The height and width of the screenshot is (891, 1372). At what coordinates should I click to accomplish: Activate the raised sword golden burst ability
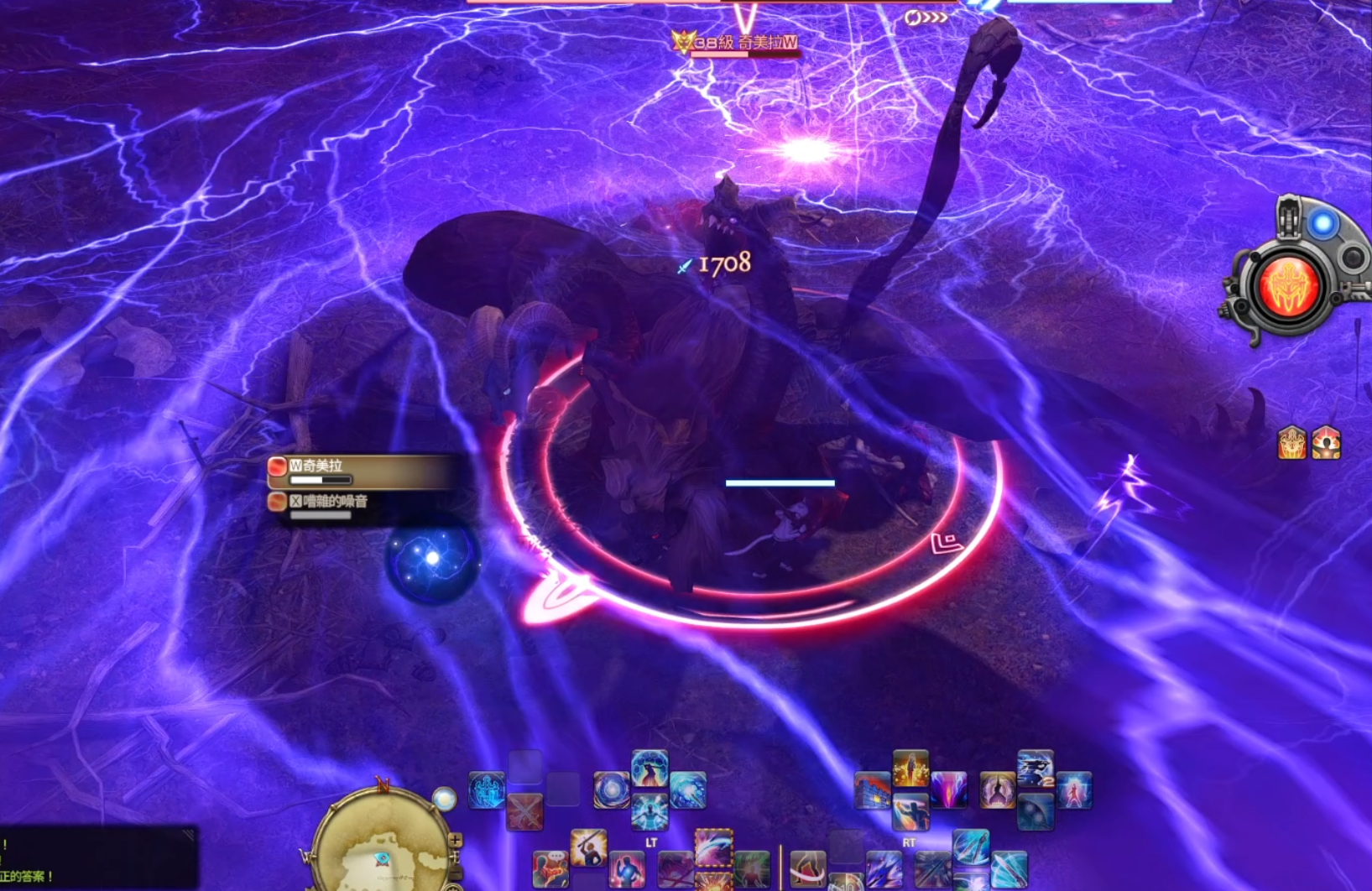click(588, 847)
